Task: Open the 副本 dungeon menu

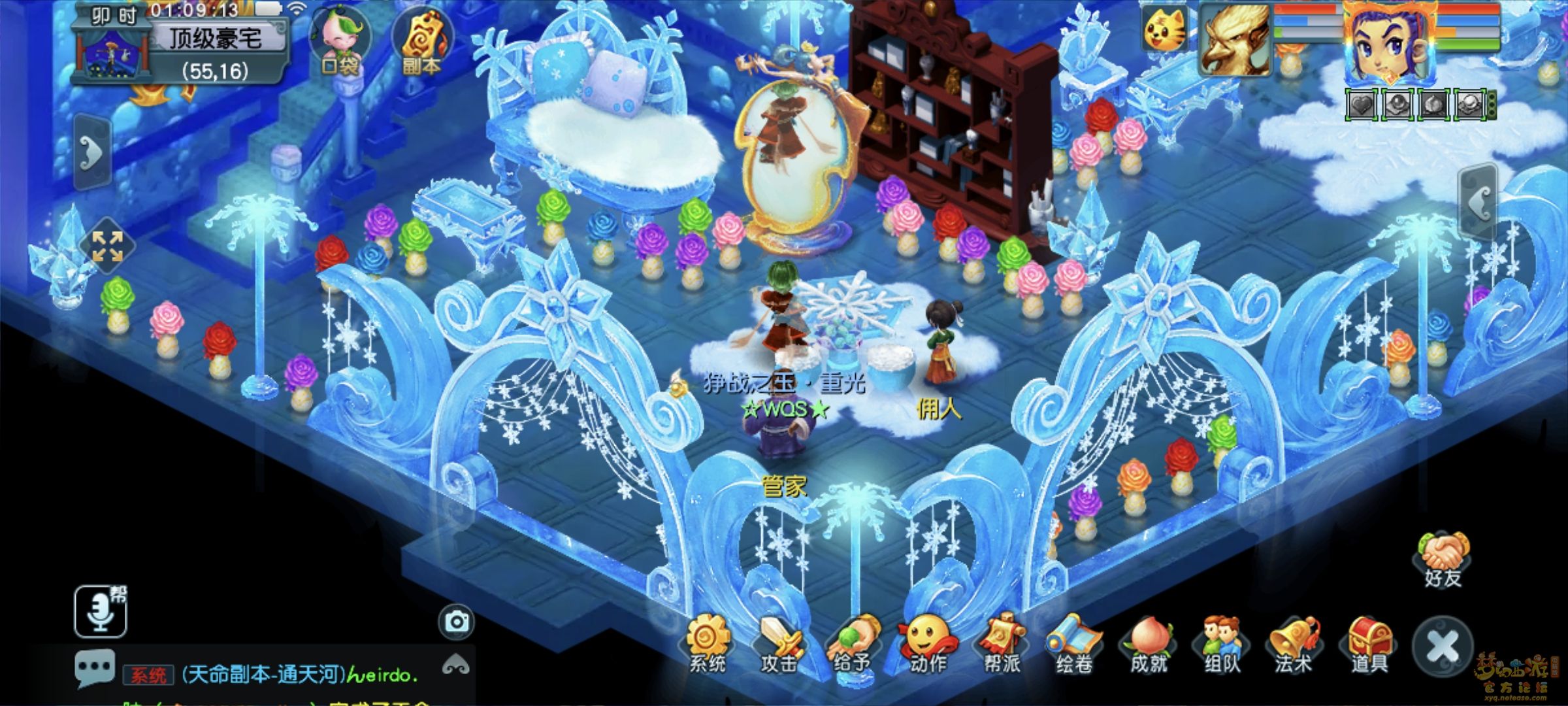Action: 421,41
